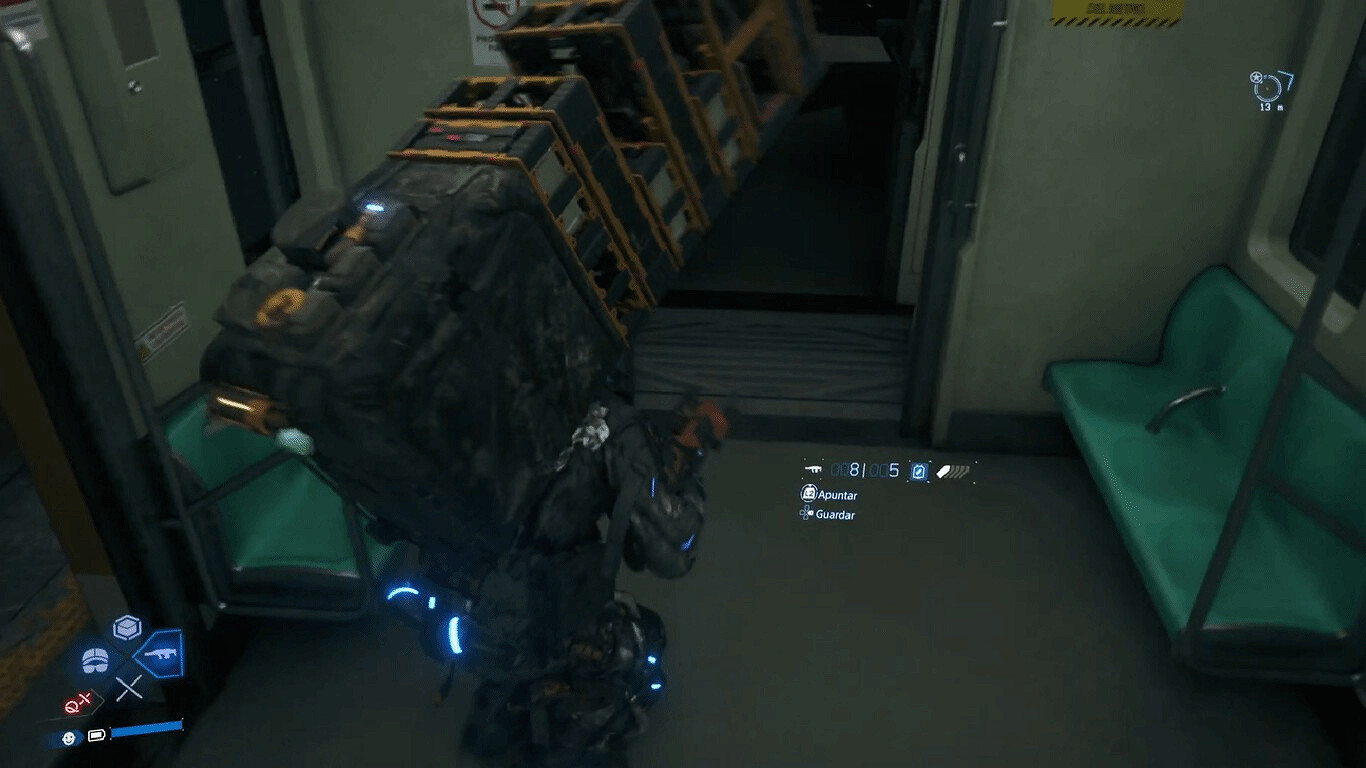Click the BB pod face icon near the stamina bar
The width and height of the screenshot is (1366, 768).
tap(69, 737)
